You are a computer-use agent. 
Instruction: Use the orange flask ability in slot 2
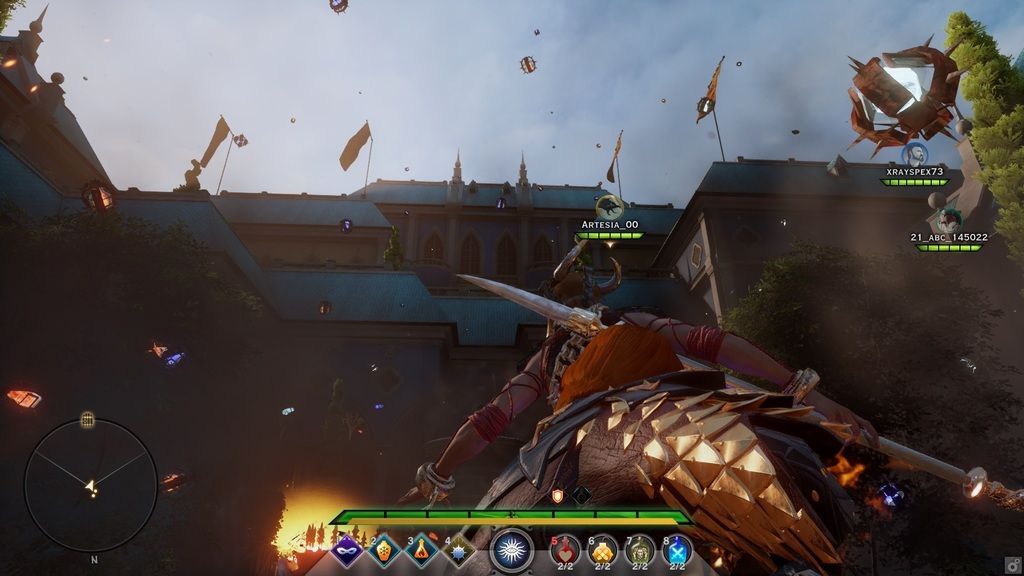(385, 550)
